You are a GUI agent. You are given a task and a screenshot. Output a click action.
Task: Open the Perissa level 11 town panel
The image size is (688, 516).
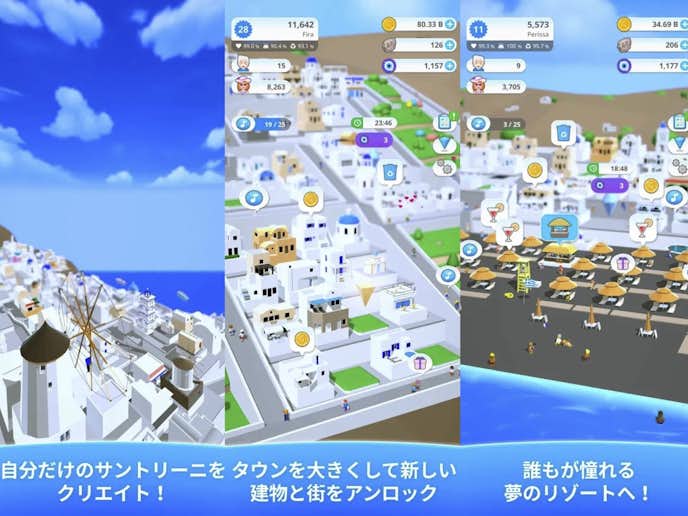click(x=510, y=28)
